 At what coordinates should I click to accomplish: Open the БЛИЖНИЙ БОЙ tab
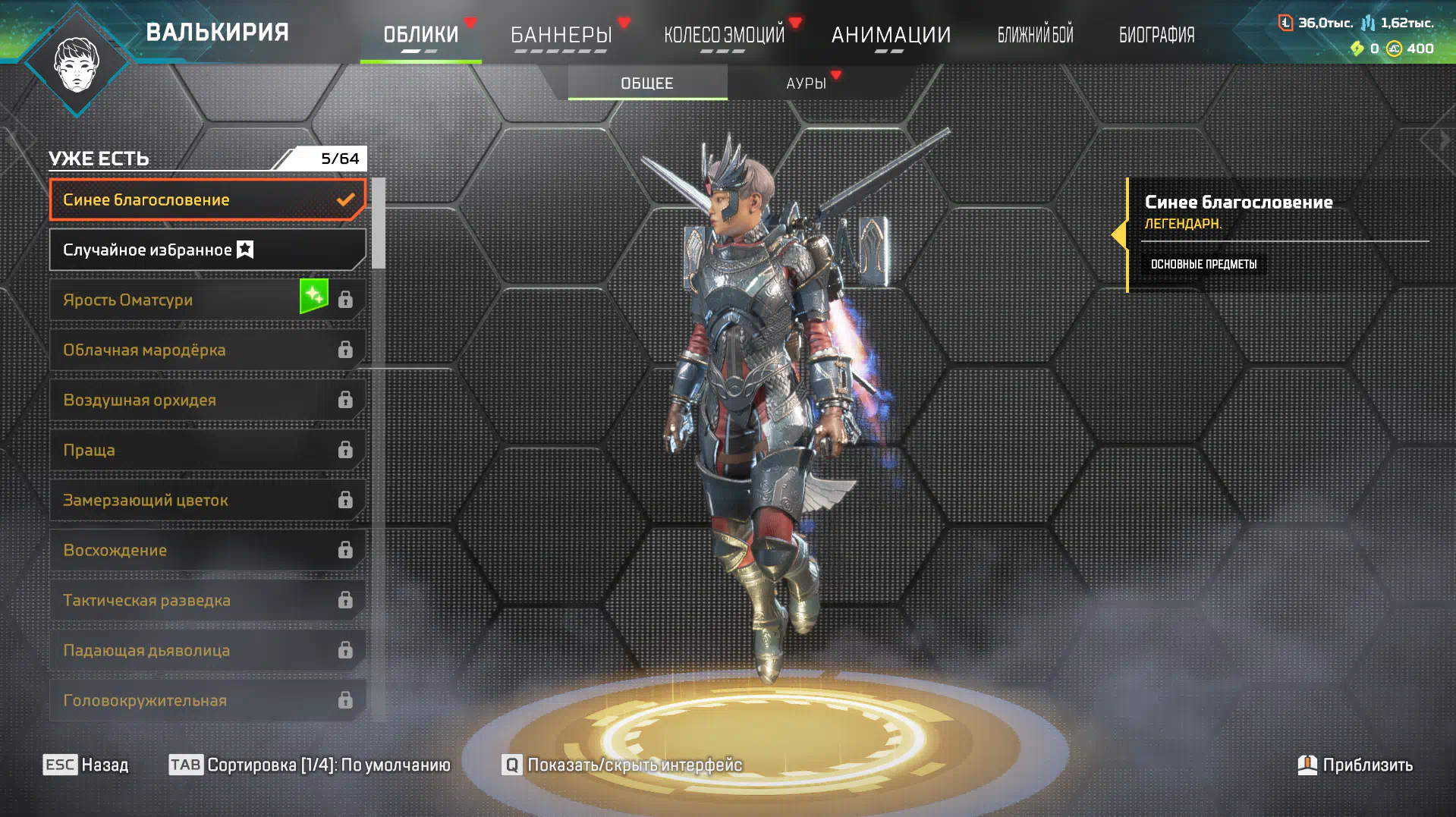[1035, 34]
